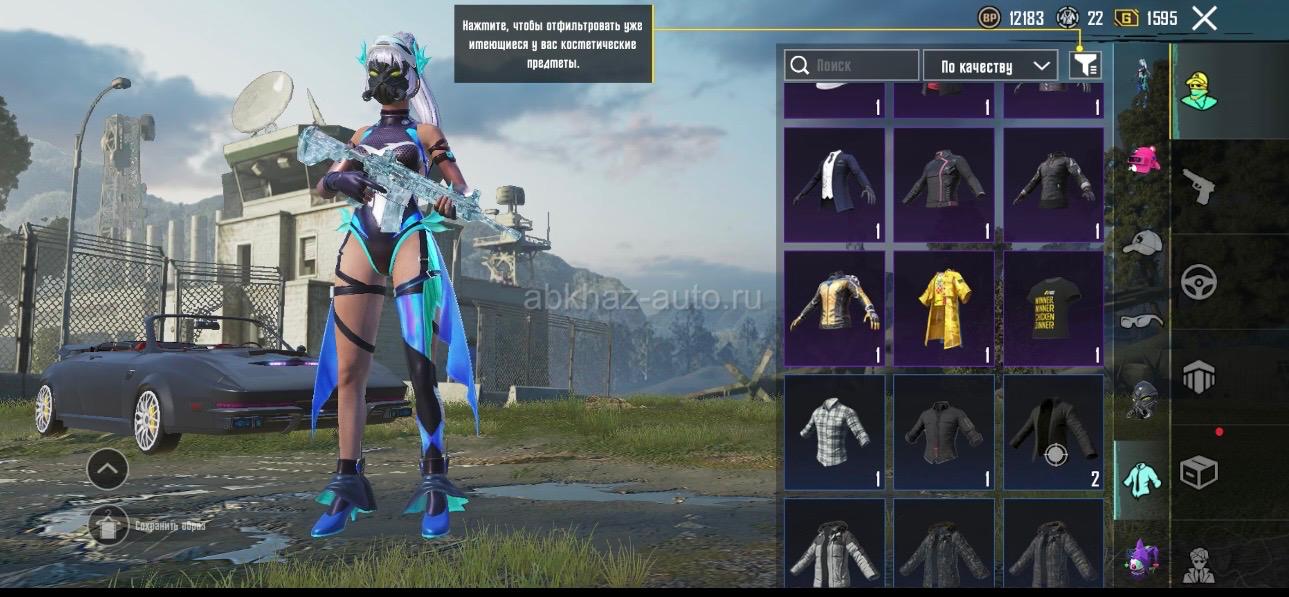This screenshot has width=1289, height=597.
Task: Select the navy suit jacket with white shirt
Action: (834, 185)
